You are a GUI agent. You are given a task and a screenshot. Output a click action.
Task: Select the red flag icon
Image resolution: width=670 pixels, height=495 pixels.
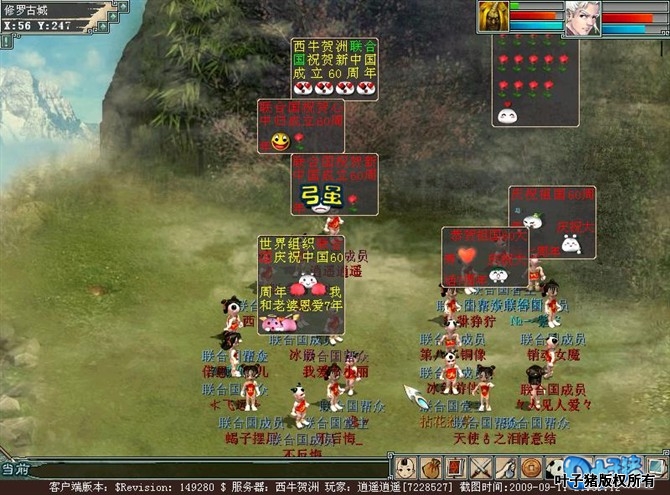(454, 466)
